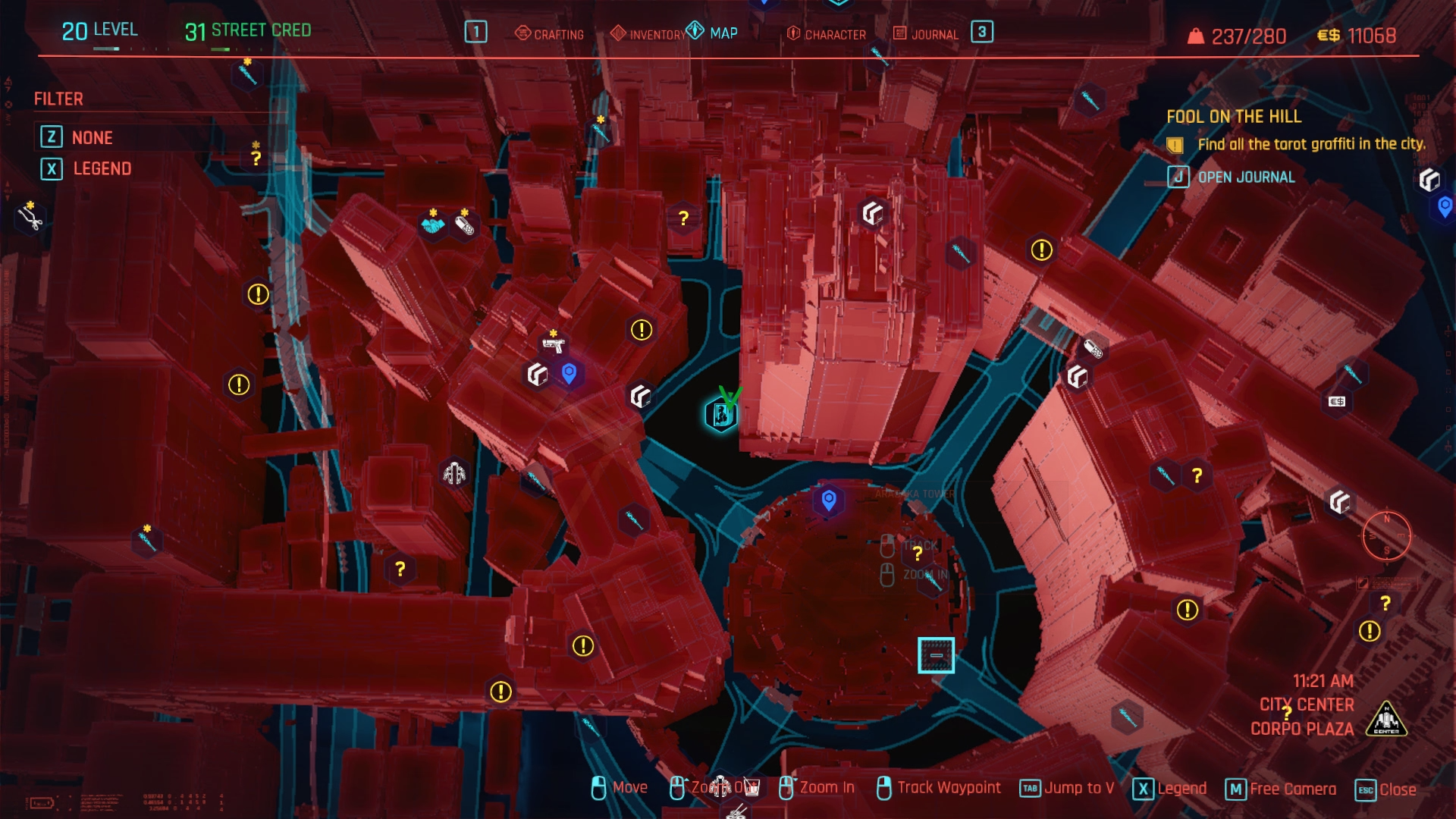Viewport: 1456px width, 819px height.
Task: Select the handshake icon map marker
Action: (433, 225)
